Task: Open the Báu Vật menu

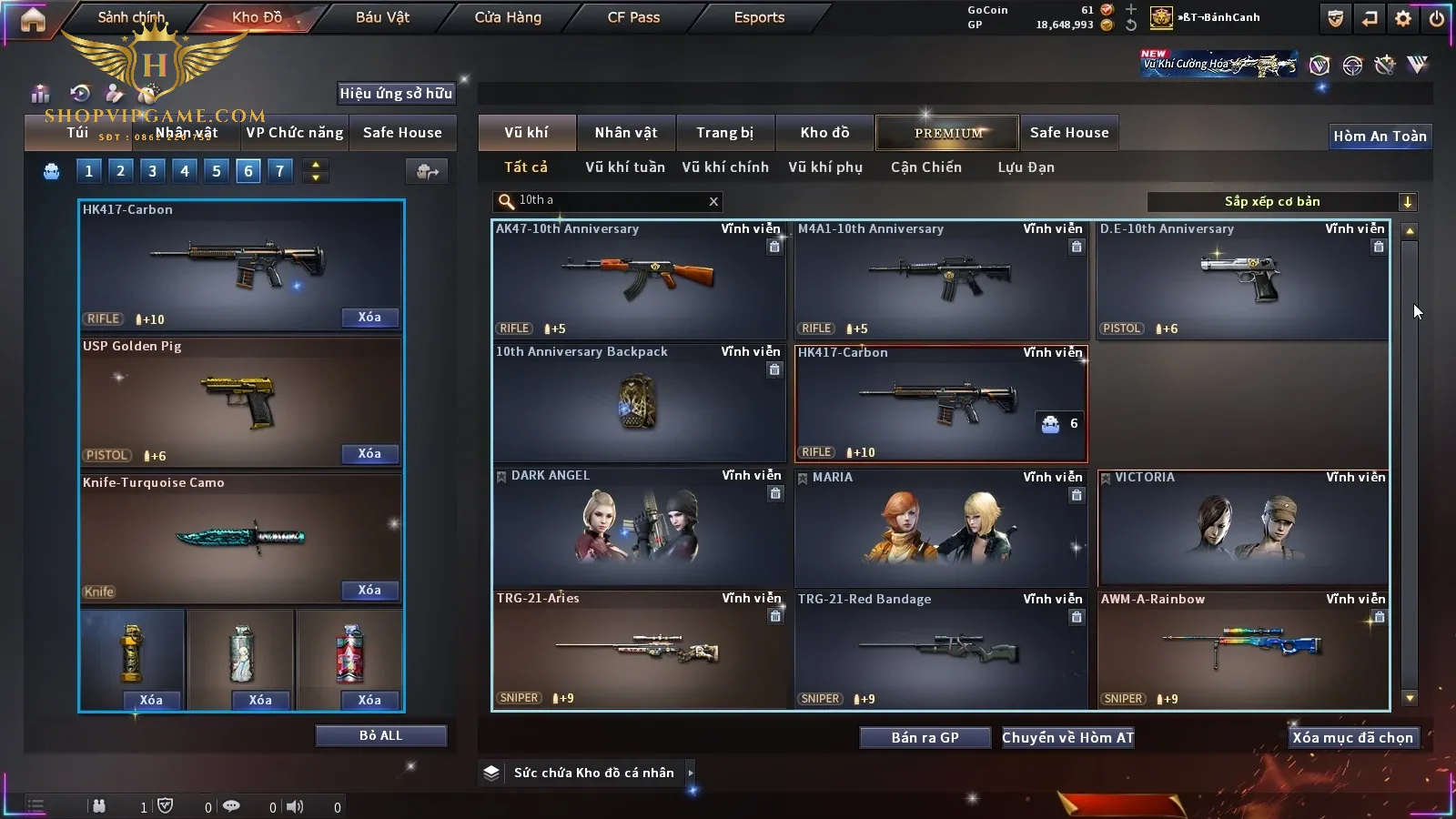Action: tap(382, 17)
